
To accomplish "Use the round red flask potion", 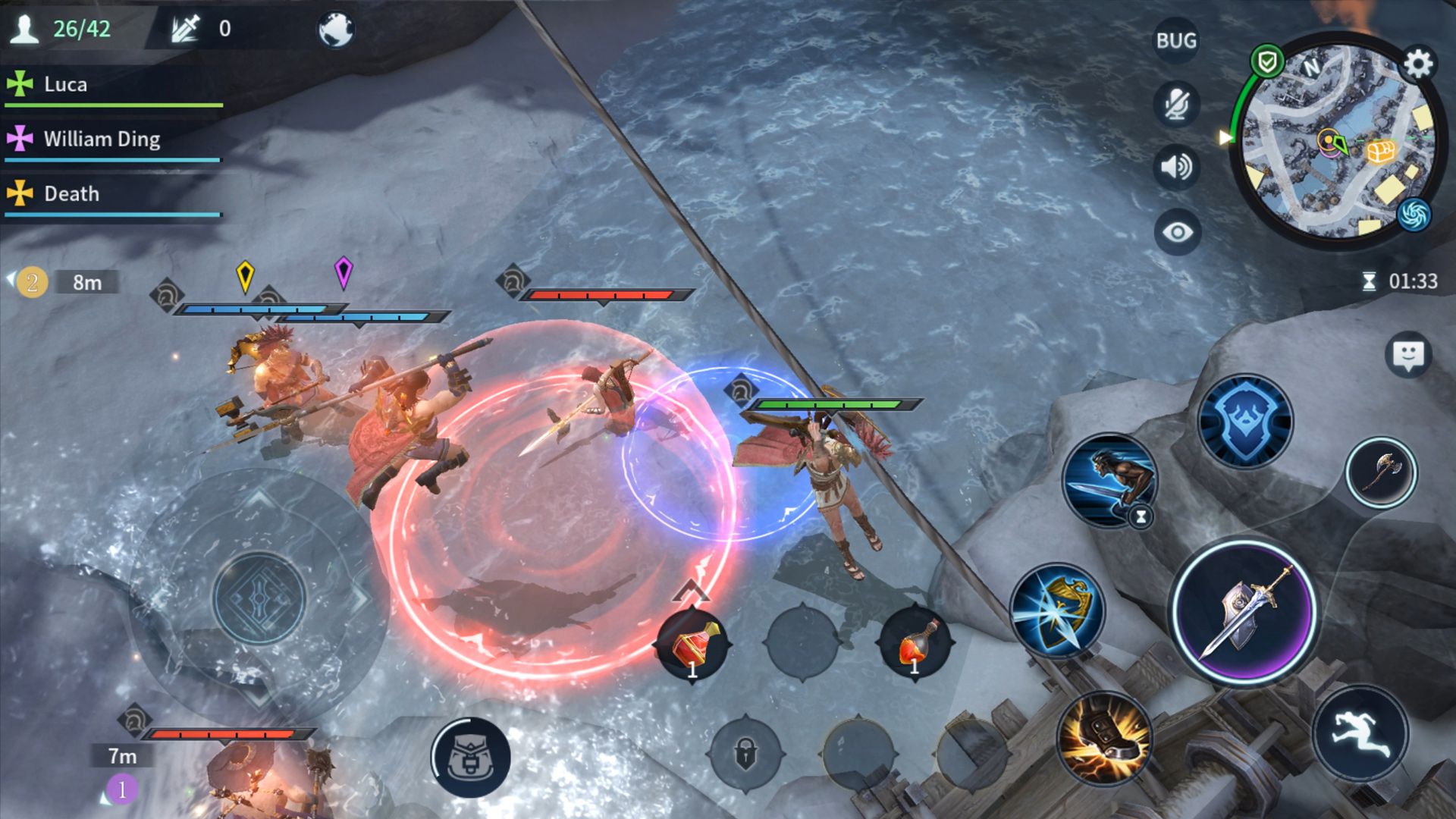I will click(x=915, y=645).
